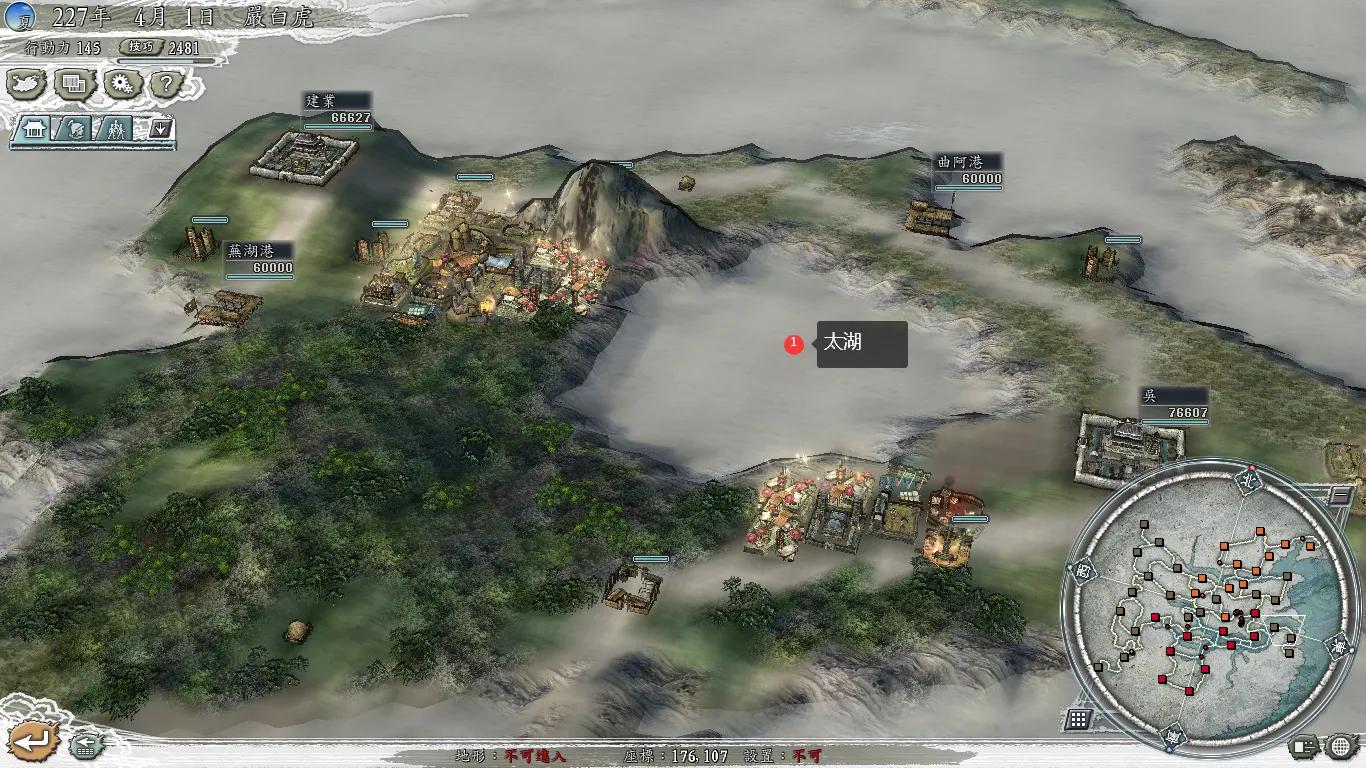Switch to the troop figures tab
The width and height of the screenshot is (1366, 768).
pyautogui.click(x=118, y=129)
